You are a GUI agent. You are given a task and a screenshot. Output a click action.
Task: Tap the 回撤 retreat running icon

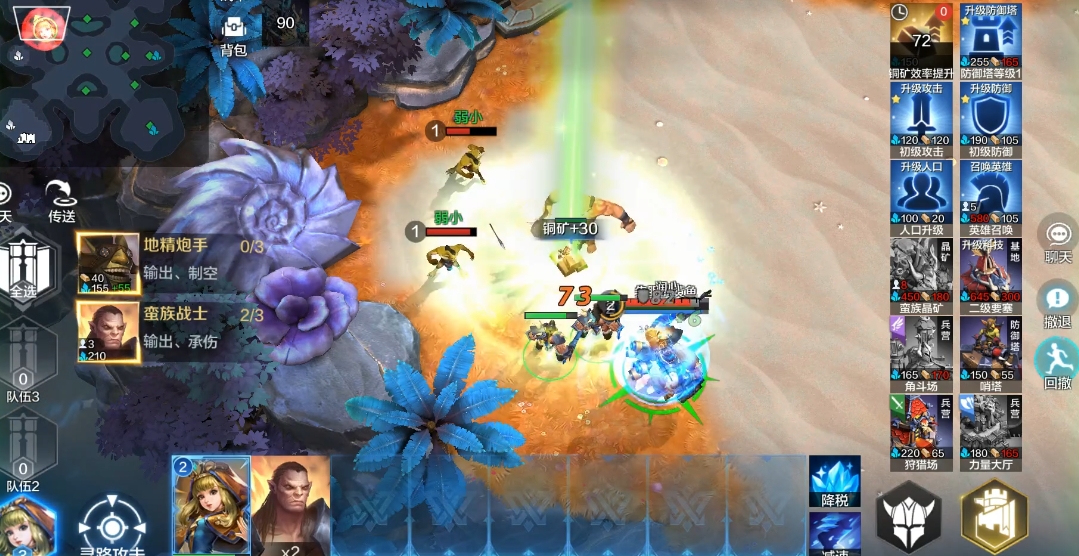1057,362
